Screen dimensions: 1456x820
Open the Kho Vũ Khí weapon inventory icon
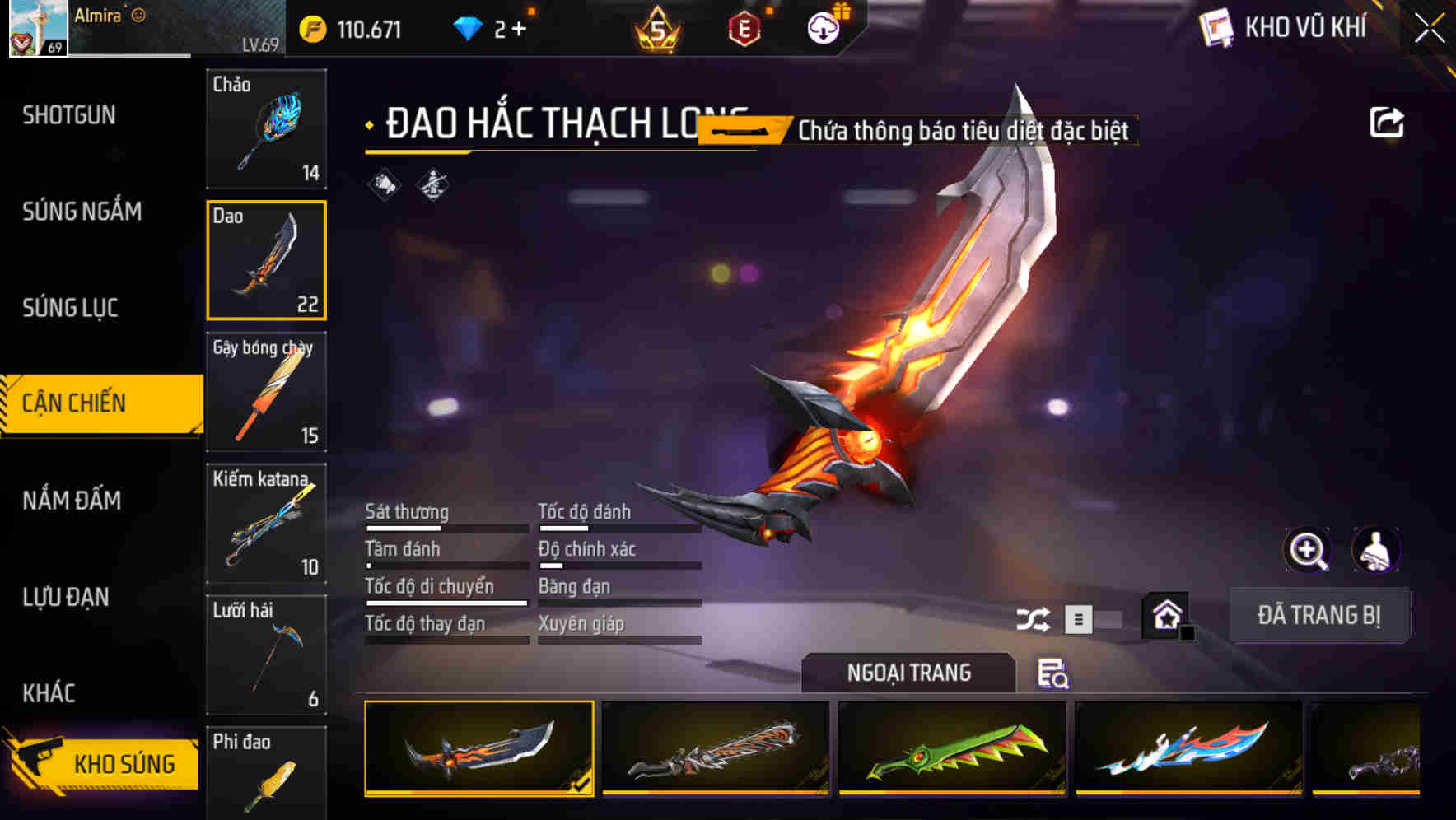tap(1219, 28)
